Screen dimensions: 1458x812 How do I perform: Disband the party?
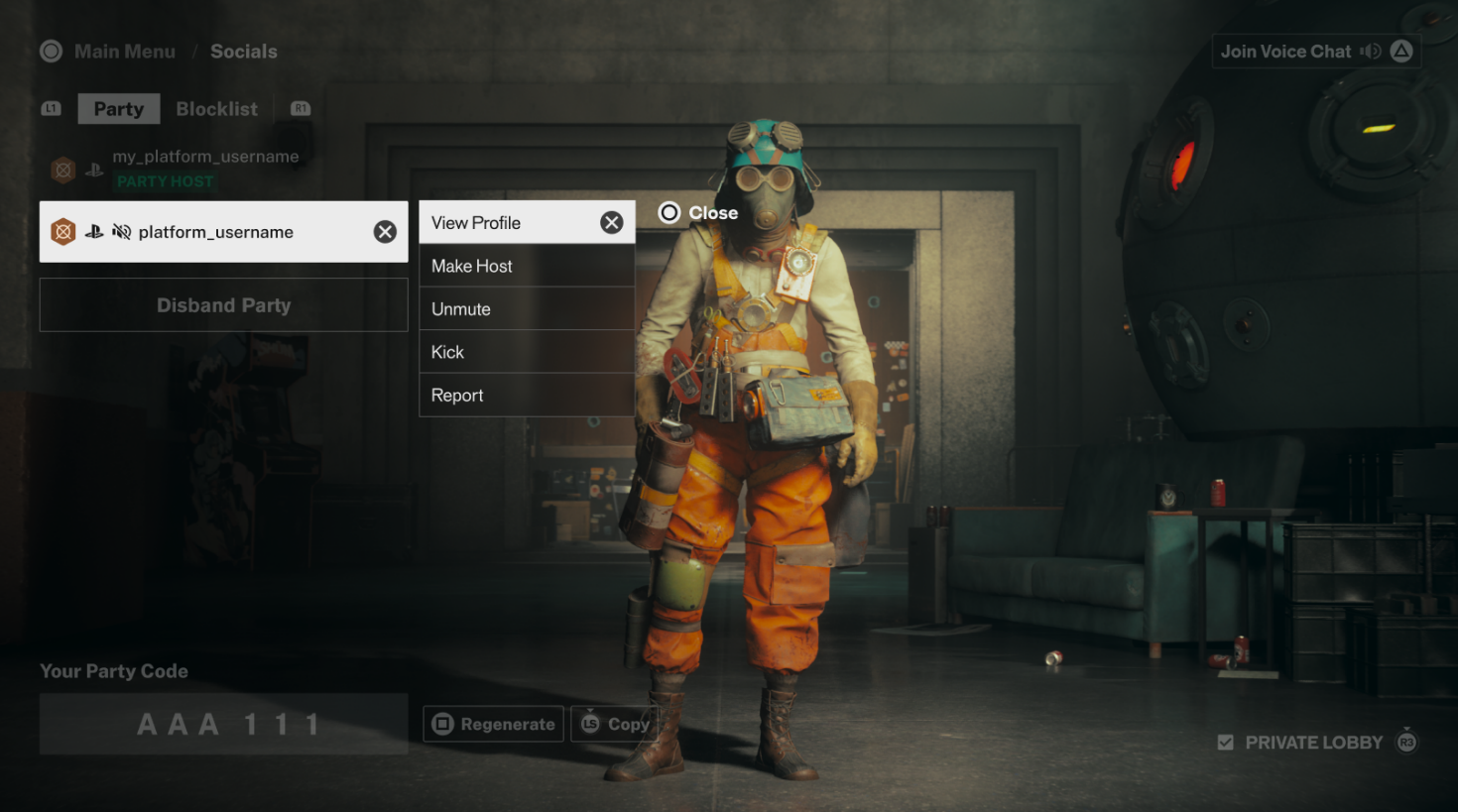click(223, 305)
